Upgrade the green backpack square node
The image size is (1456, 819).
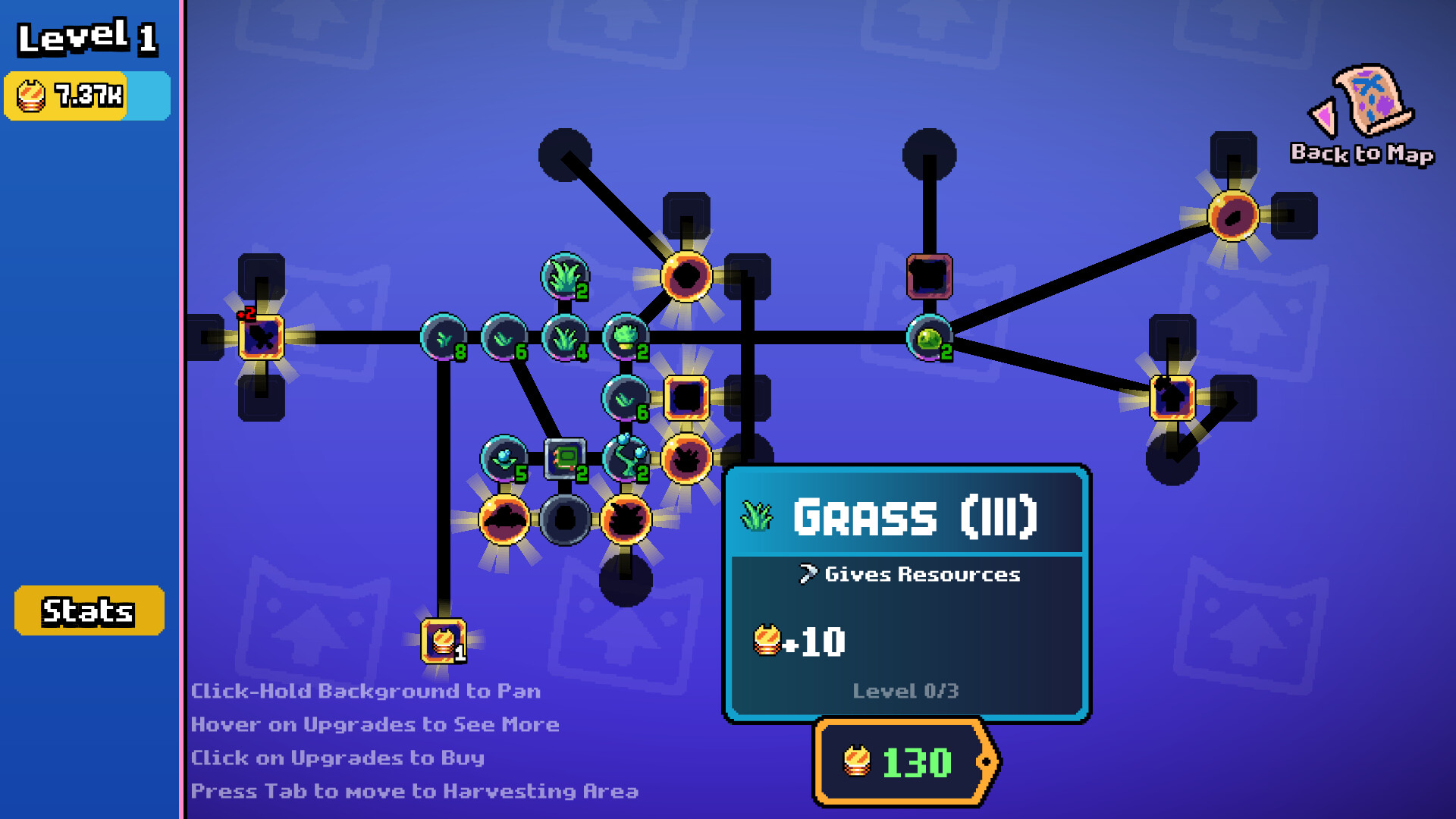coord(565,459)
